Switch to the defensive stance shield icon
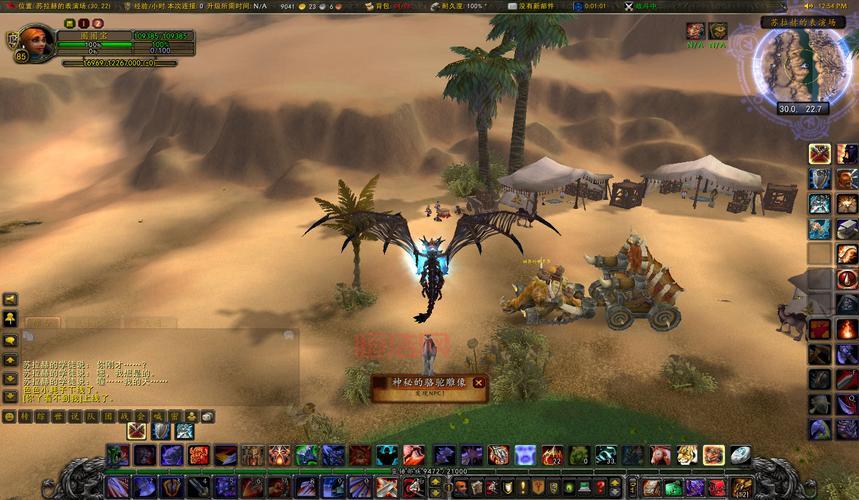 point(160,431)
